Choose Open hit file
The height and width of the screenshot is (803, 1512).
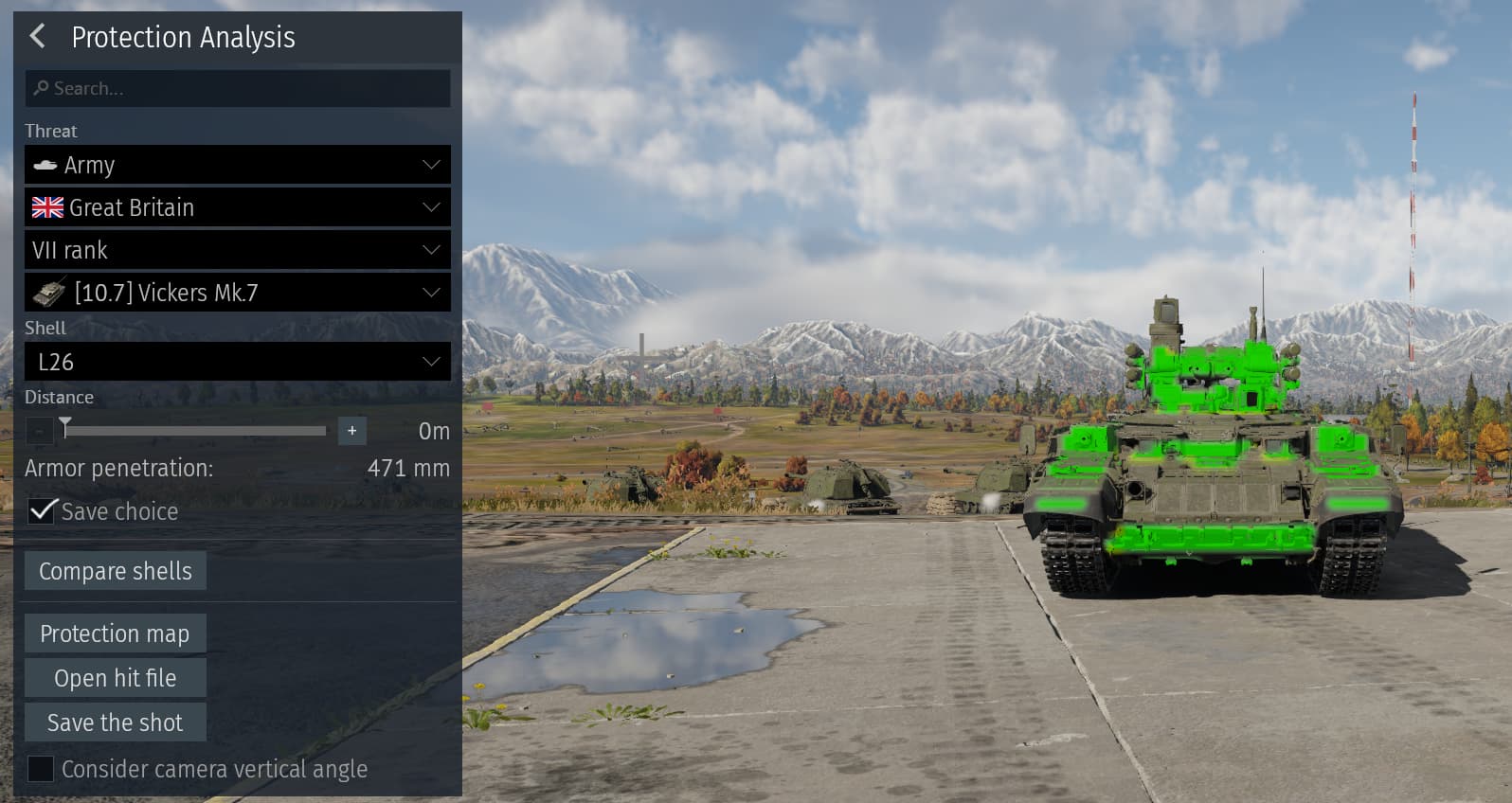pyautogui.click(x=116, y=678)
